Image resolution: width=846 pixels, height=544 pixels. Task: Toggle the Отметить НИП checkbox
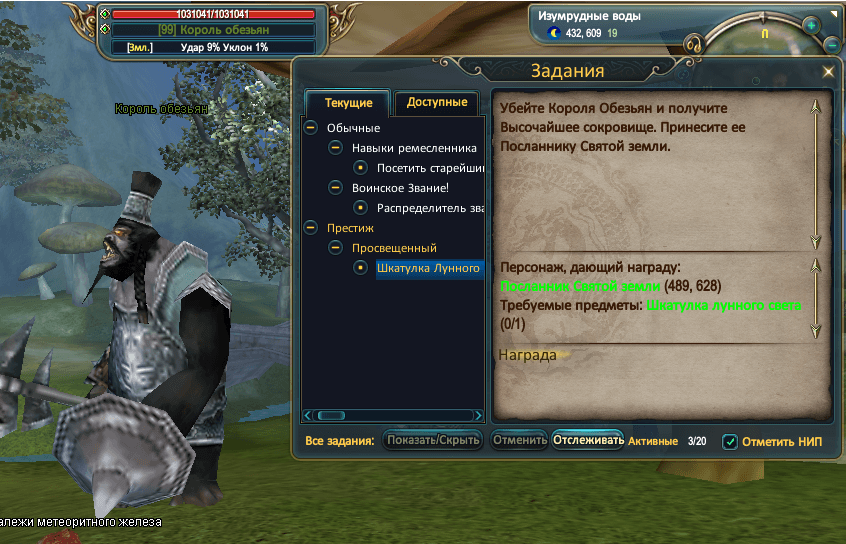730,441
